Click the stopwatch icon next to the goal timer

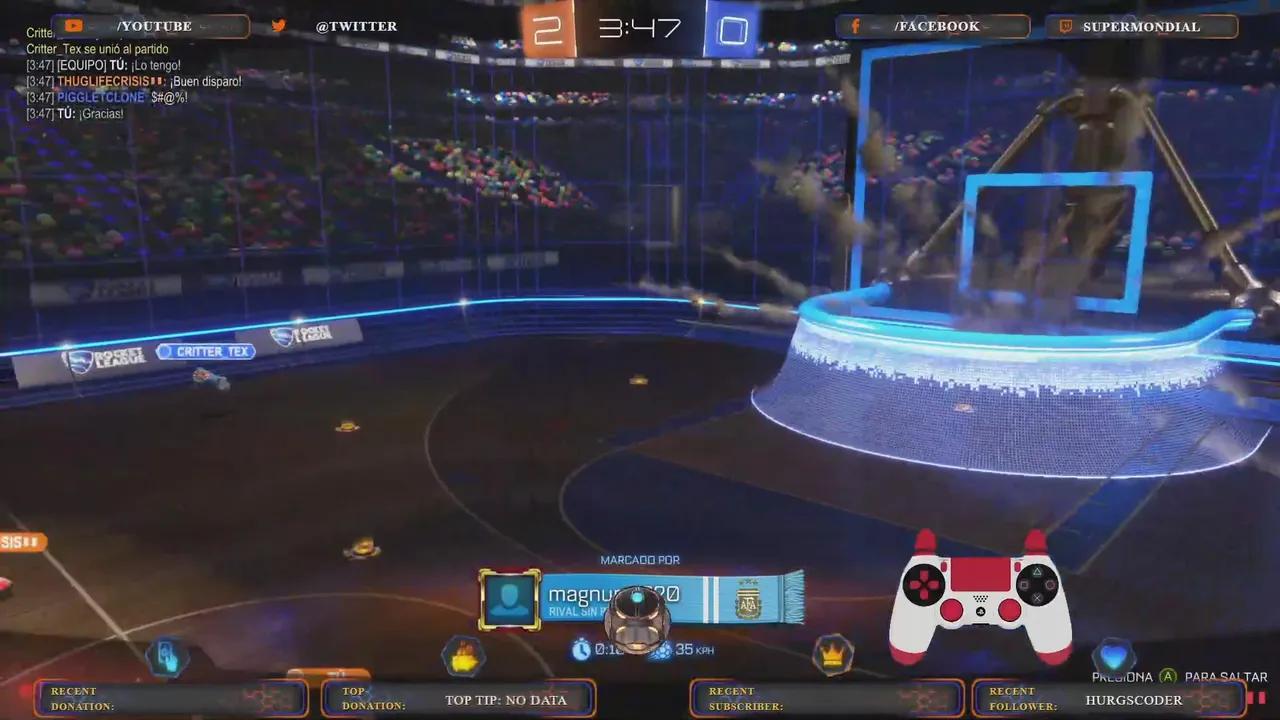581,650
